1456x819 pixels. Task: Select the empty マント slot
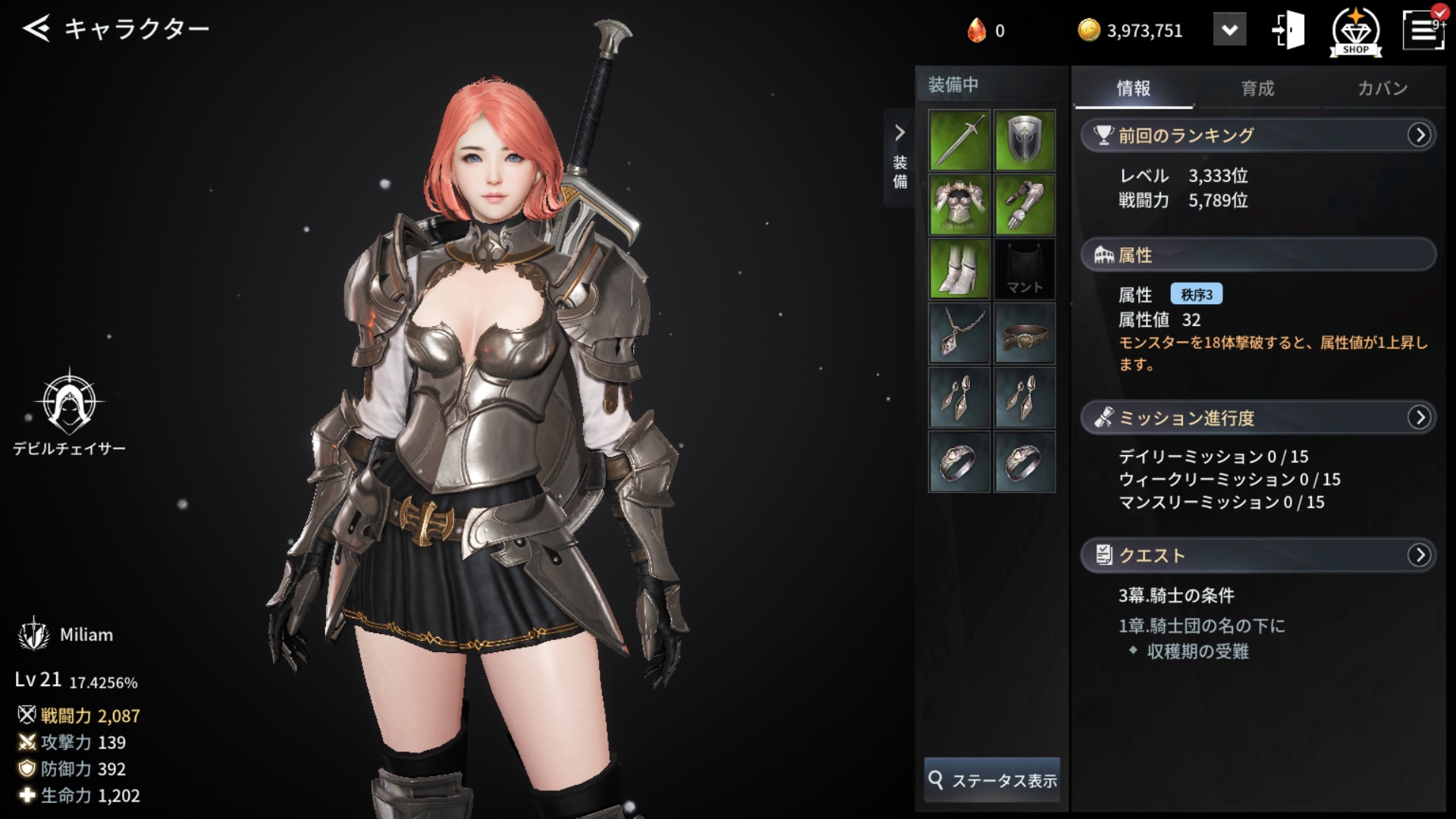point(1025,269)
